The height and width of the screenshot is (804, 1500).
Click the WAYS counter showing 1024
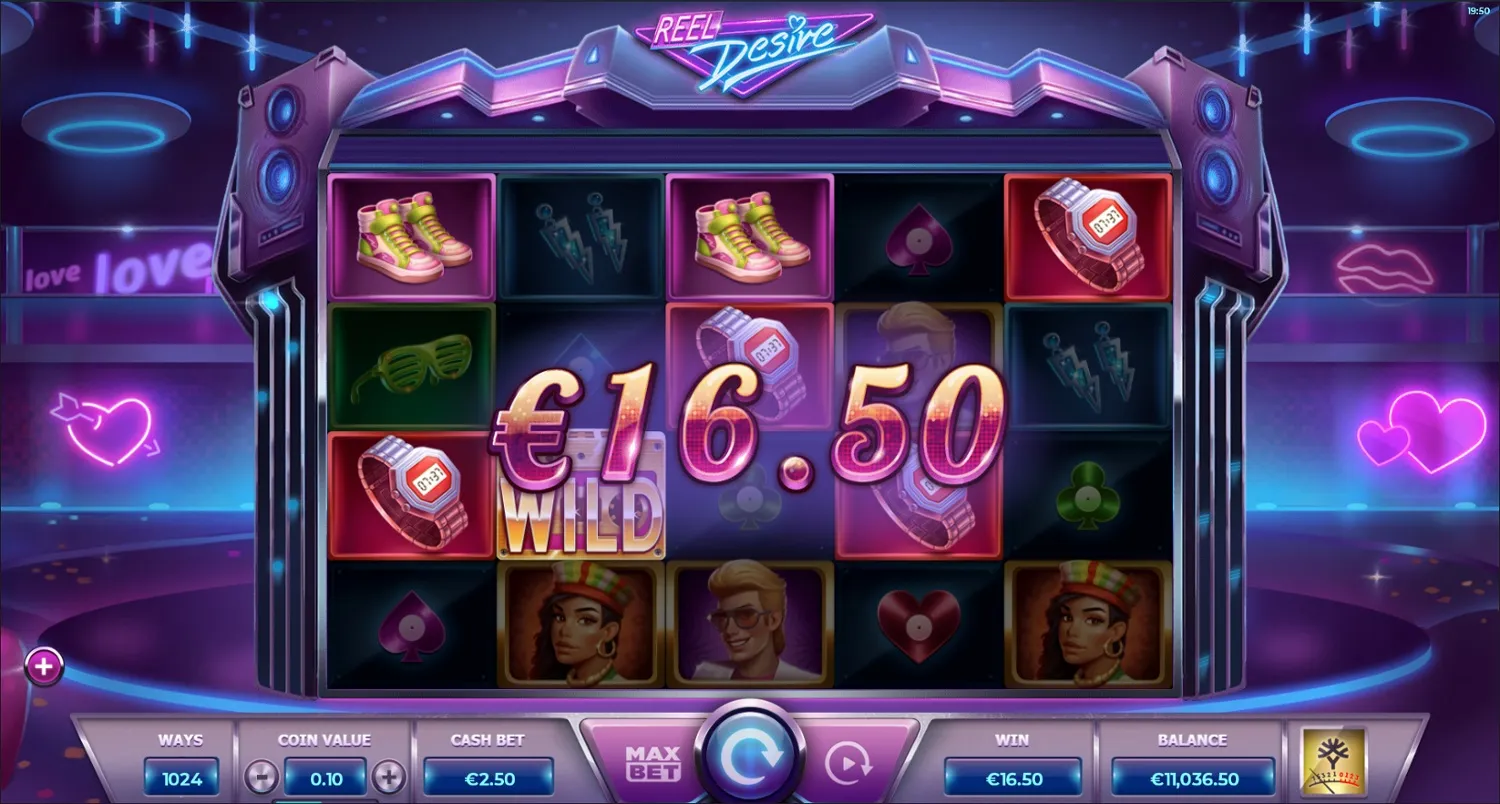pyautogui.click(x=181, y=777)
